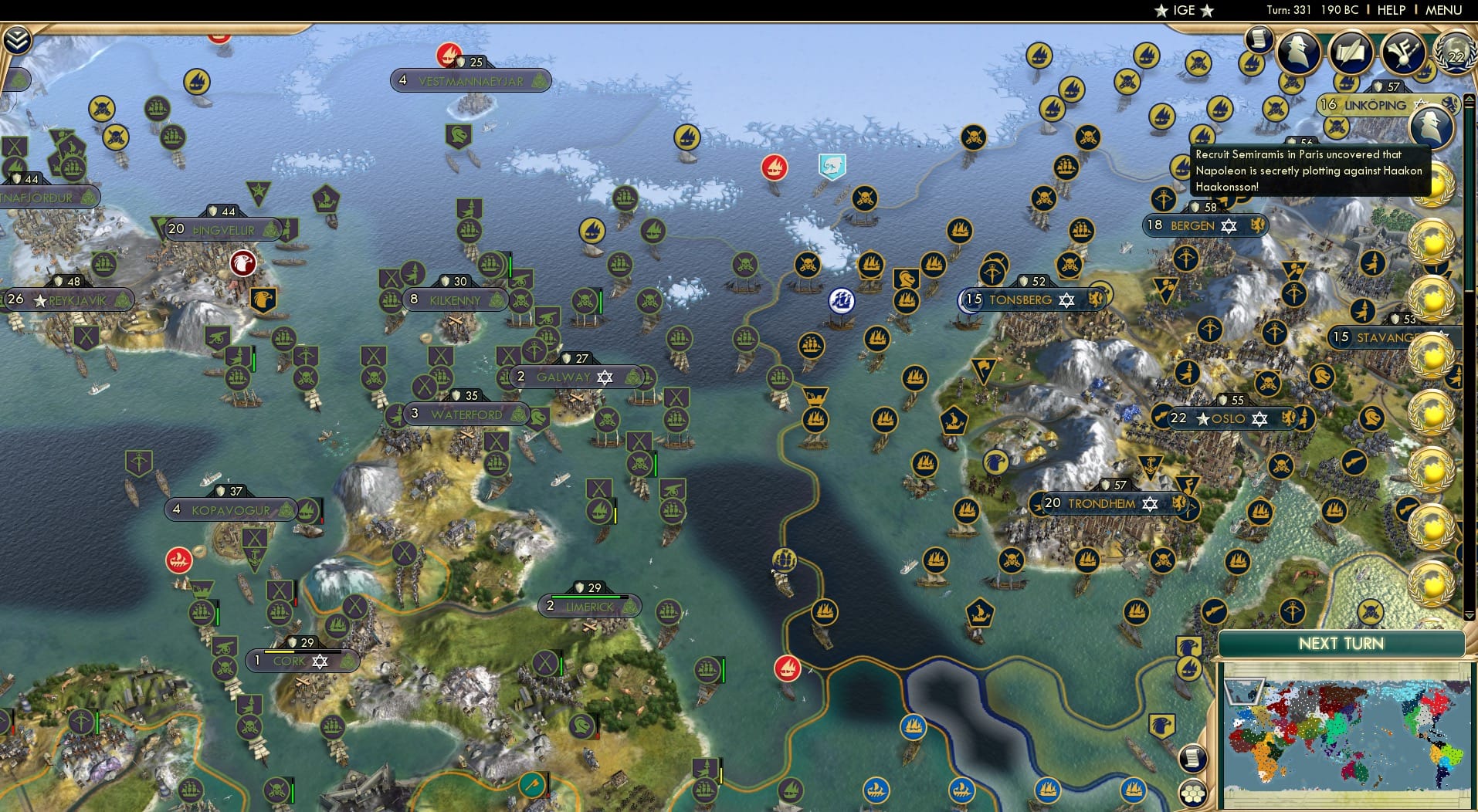This screenshot has width=1478, height=812.
Task: Click the scroll log icon above the minimap
Action: [1192, 757]
